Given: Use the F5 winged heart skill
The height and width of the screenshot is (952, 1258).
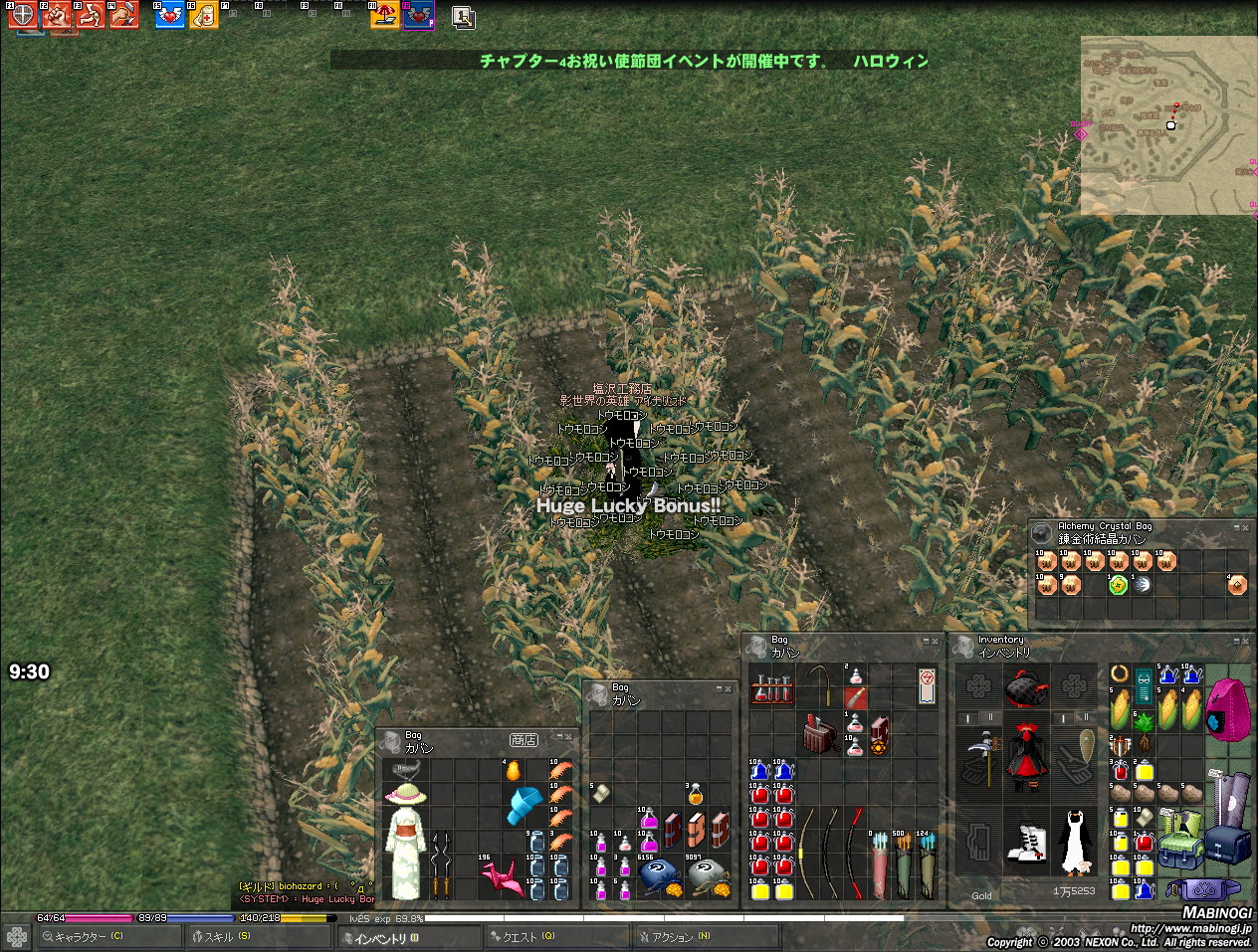Looking at the screenshot, I should pyautogui.click(x=169, y=15).
